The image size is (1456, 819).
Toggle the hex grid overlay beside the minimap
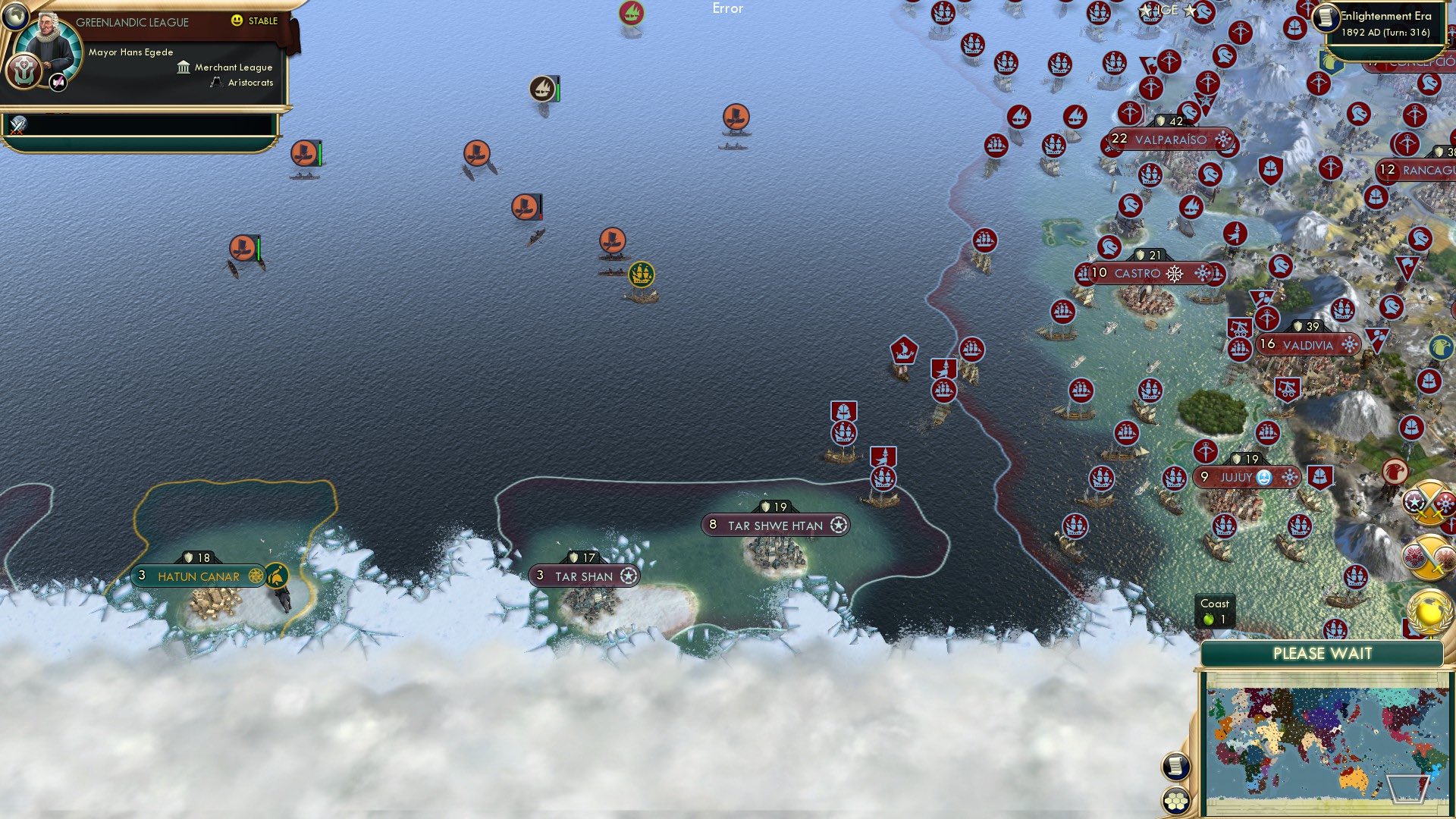[x=1175, y=800]
